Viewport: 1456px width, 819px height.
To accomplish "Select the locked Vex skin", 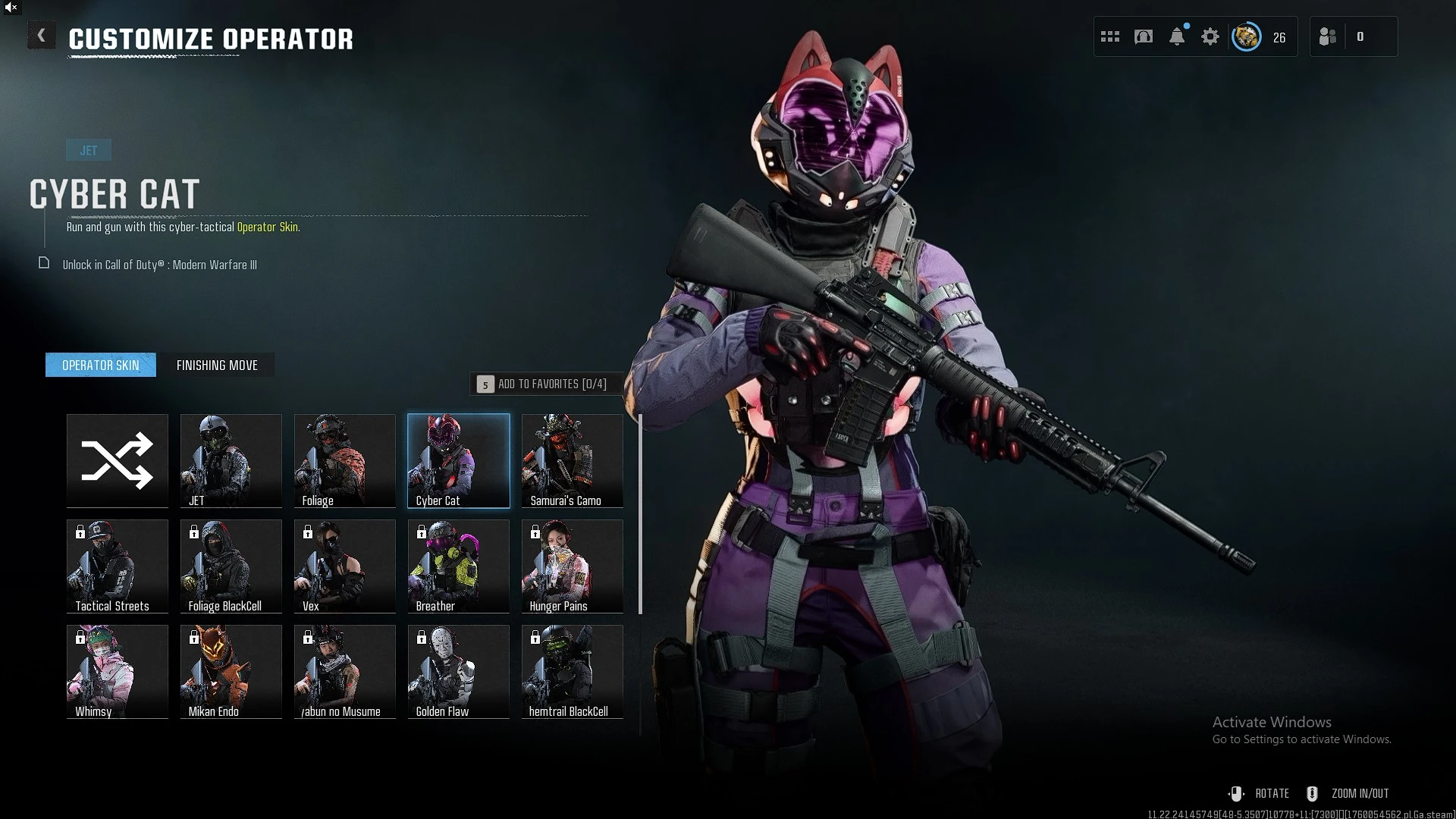I will click(345, 566).
